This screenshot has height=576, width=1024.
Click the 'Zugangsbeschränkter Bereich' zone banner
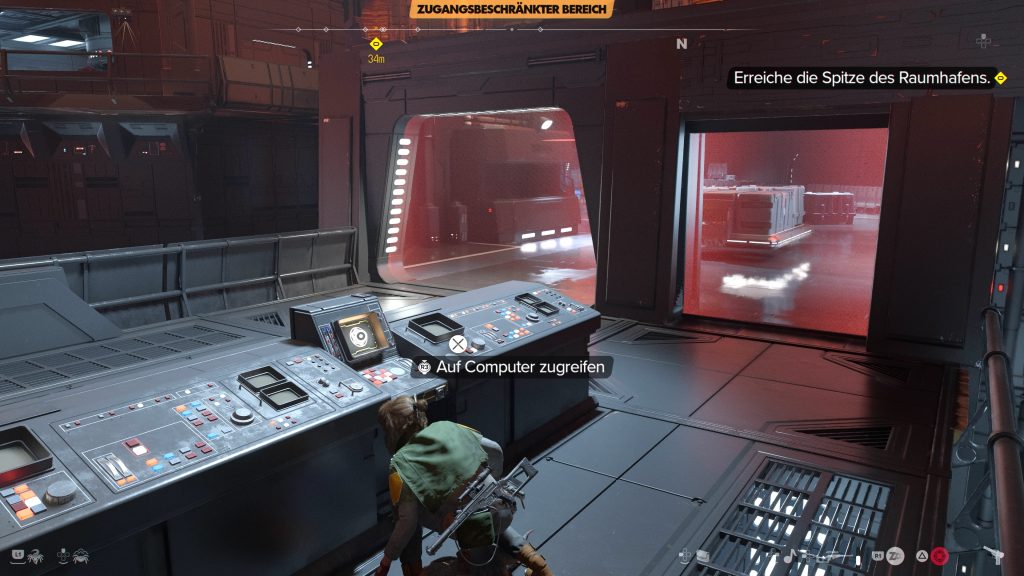point(511,9)
